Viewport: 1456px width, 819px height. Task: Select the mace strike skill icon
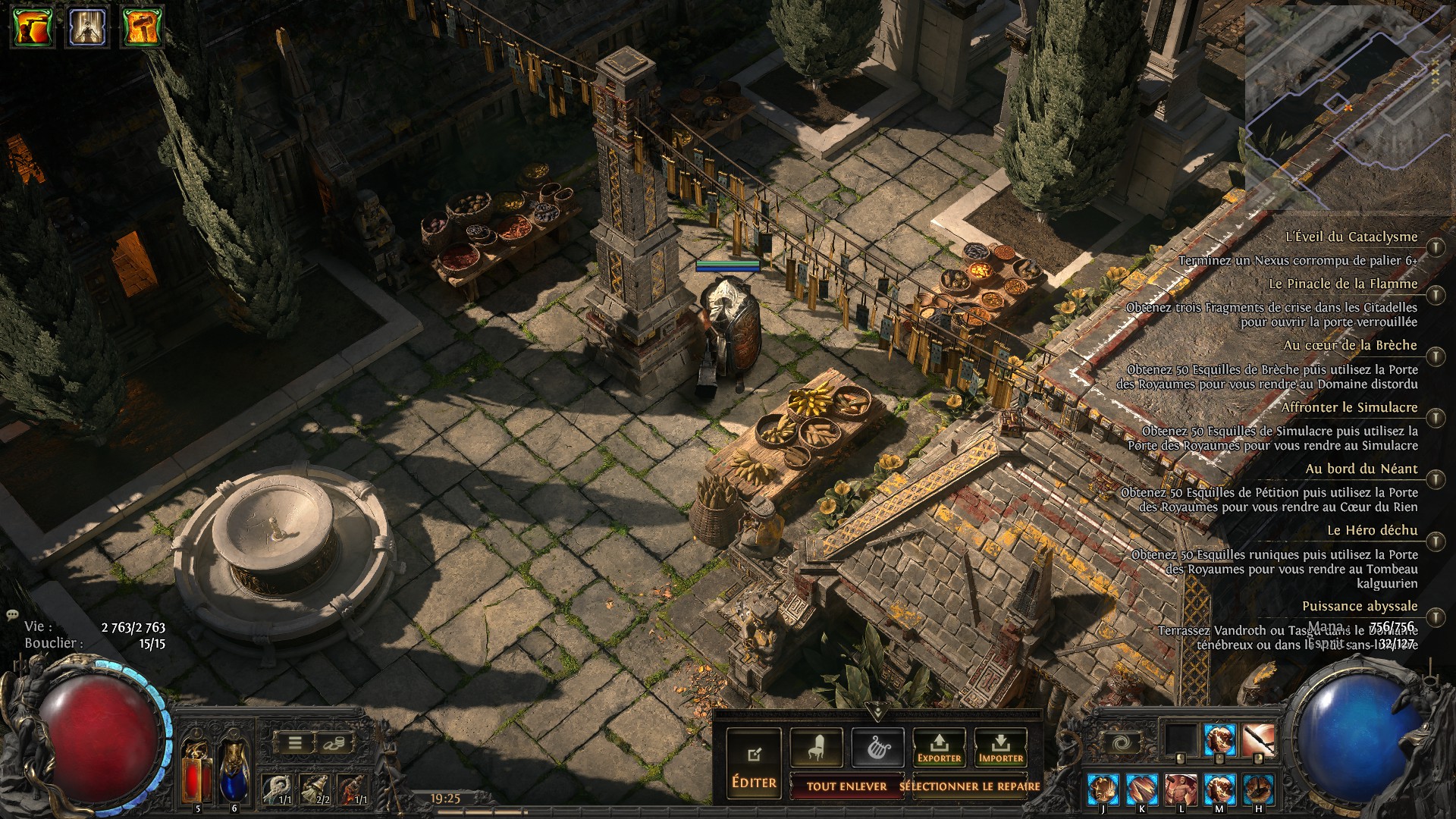click(1258, 740)
